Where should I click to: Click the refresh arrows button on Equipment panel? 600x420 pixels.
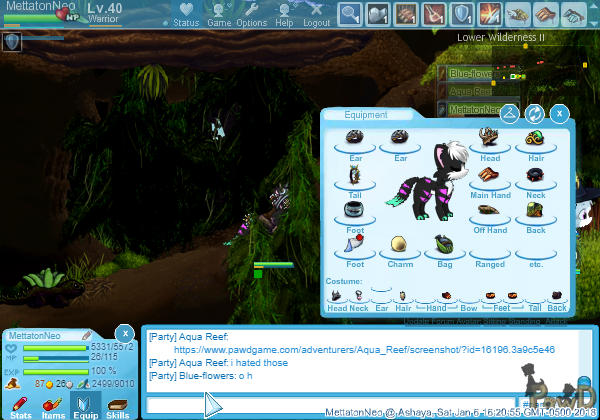point(535,114)
